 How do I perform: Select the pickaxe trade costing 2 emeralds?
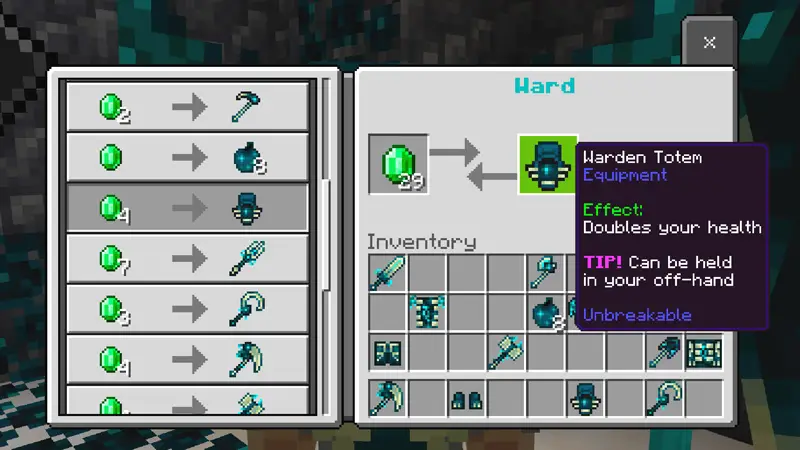tap(187, 106)
